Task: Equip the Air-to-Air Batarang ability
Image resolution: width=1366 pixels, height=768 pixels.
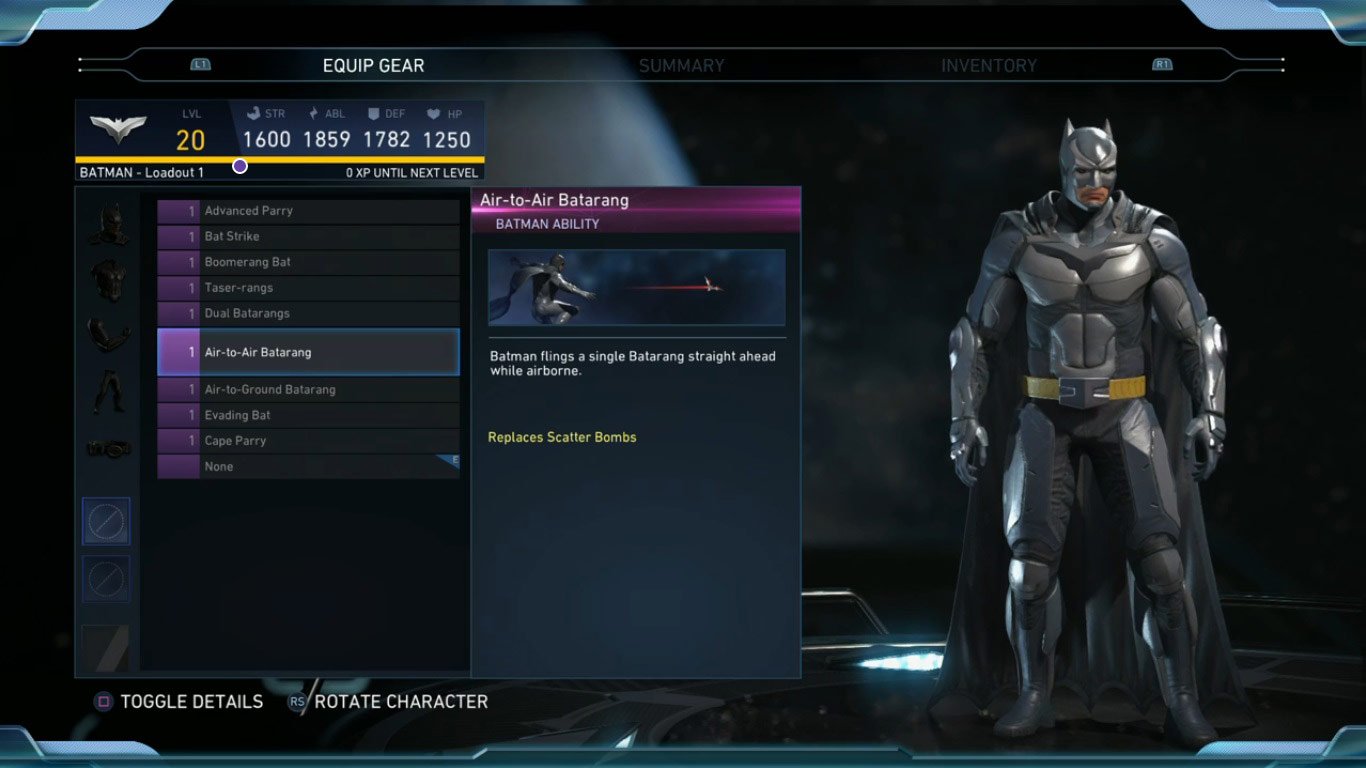Action: (x=308, y=352)
